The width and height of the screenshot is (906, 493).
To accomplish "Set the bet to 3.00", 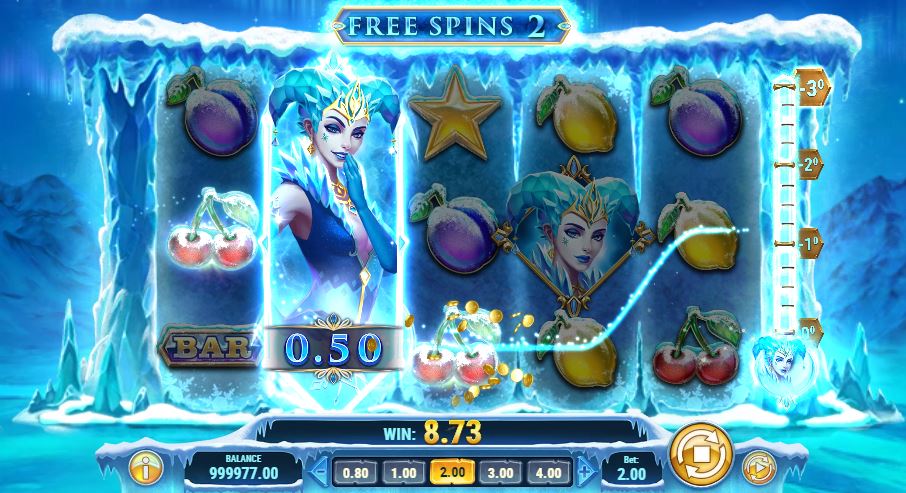I will pos(501,471).
